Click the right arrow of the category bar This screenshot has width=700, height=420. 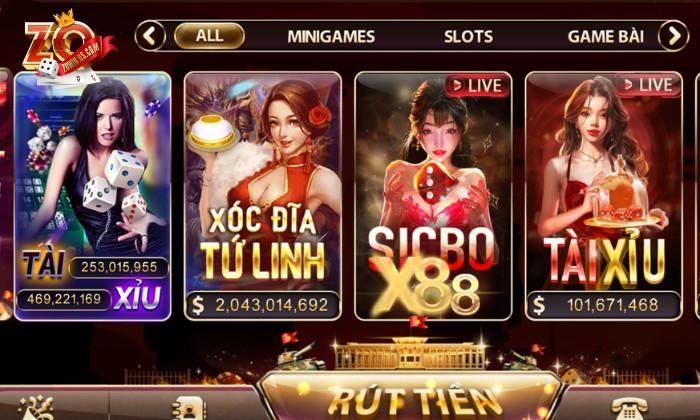click(672, 36)
